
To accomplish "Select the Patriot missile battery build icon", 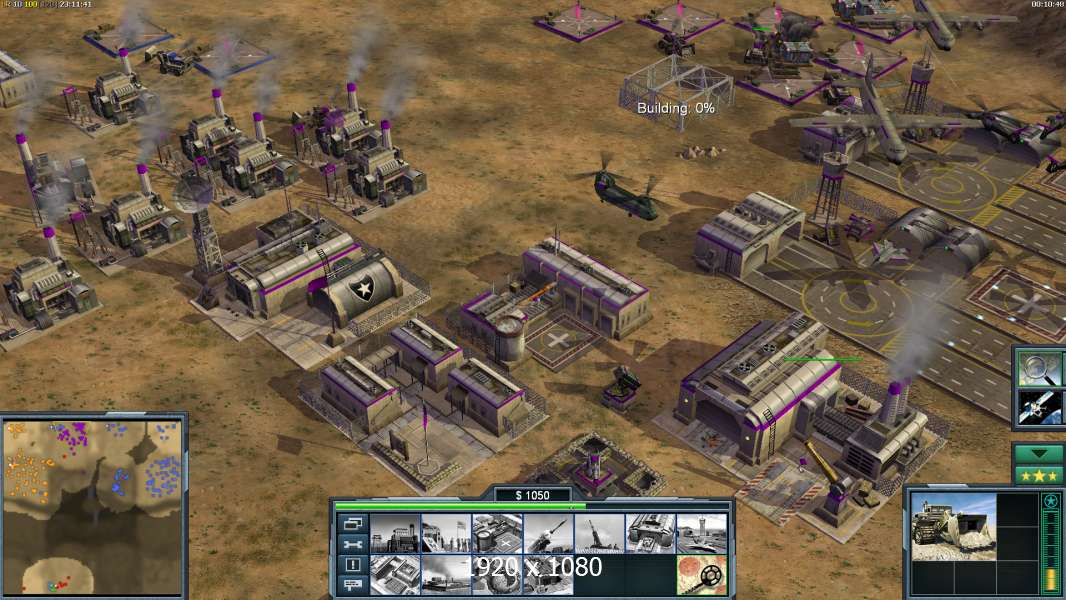I will point(548,533).
